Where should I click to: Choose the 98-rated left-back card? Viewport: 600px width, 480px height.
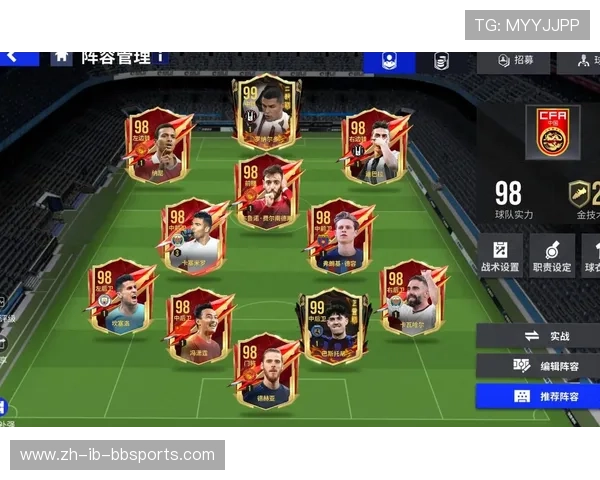(121, 295)
